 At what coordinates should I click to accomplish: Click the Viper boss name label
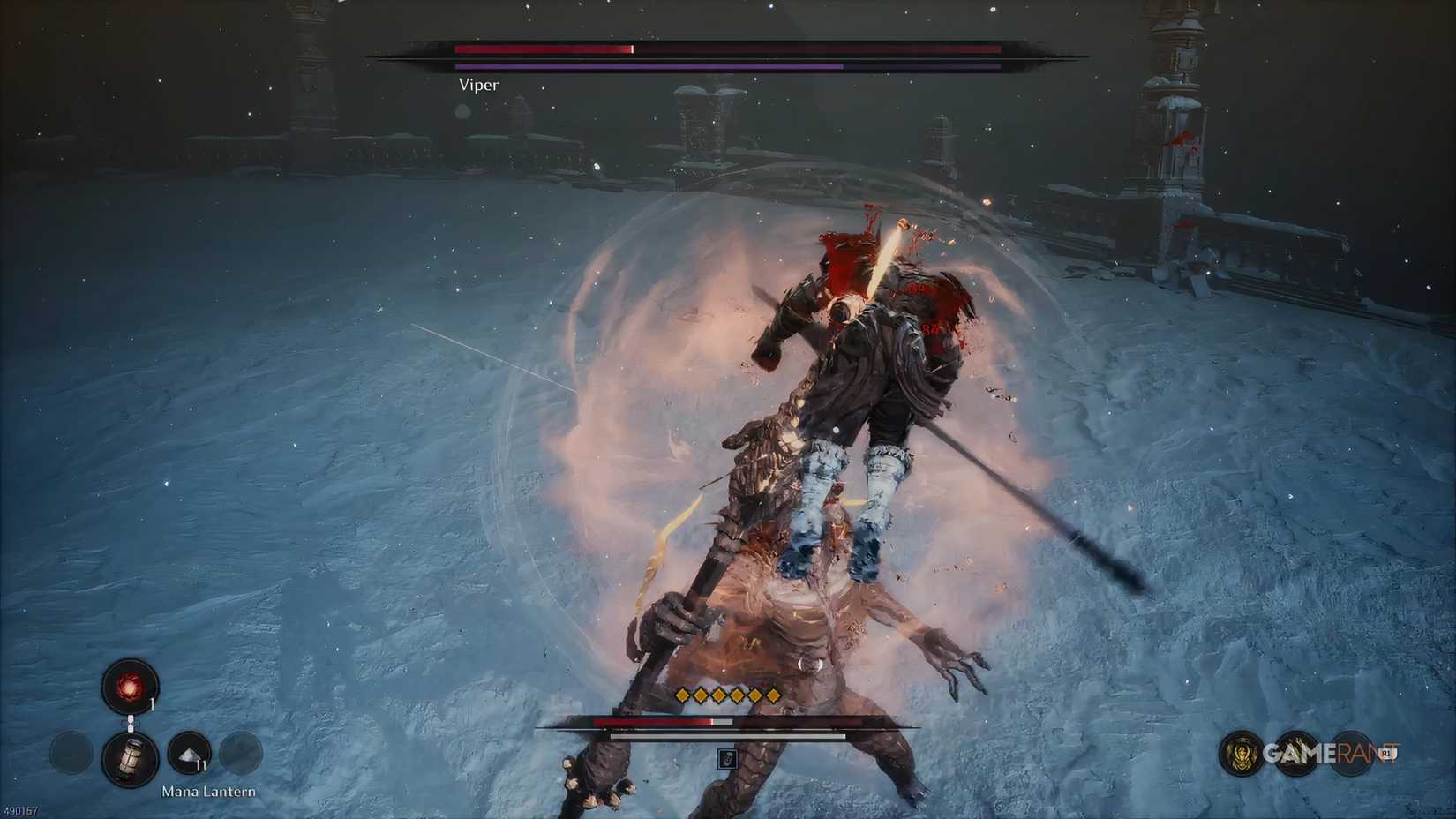(477, 85)
